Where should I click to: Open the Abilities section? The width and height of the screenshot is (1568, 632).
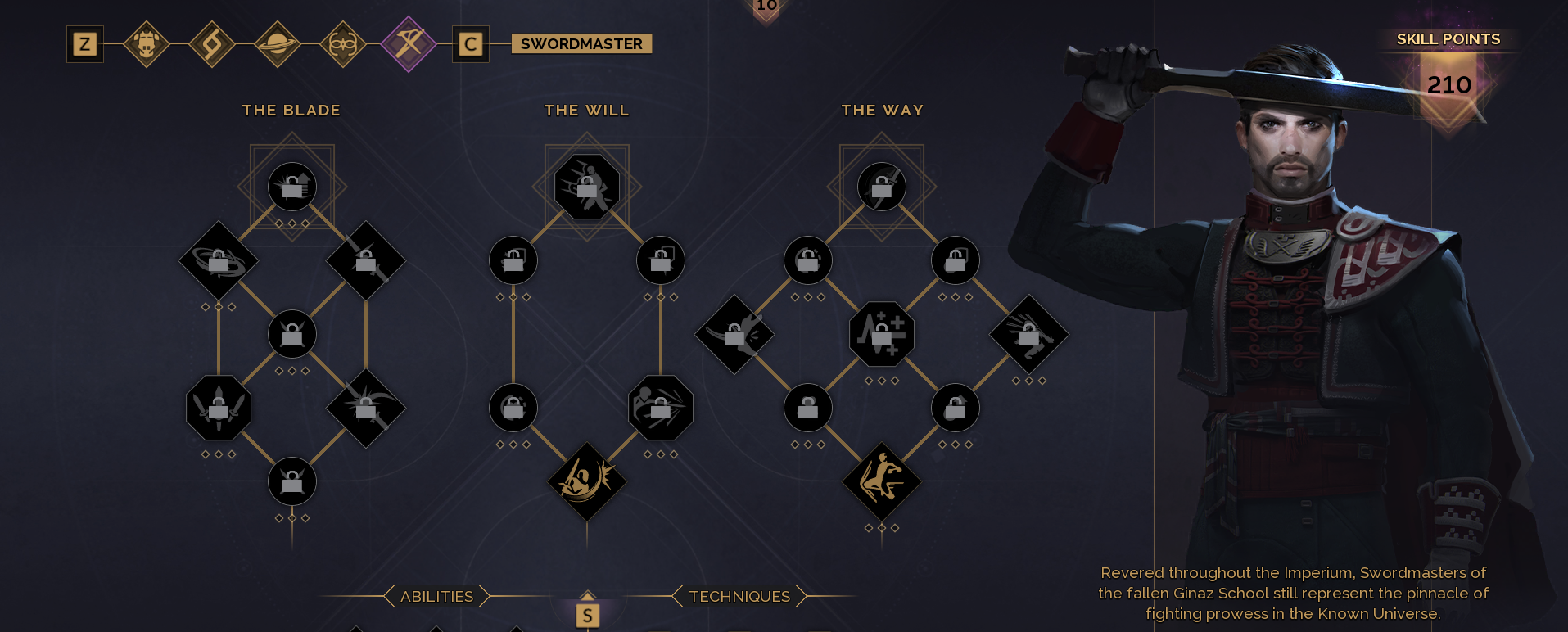pos(436,597)
